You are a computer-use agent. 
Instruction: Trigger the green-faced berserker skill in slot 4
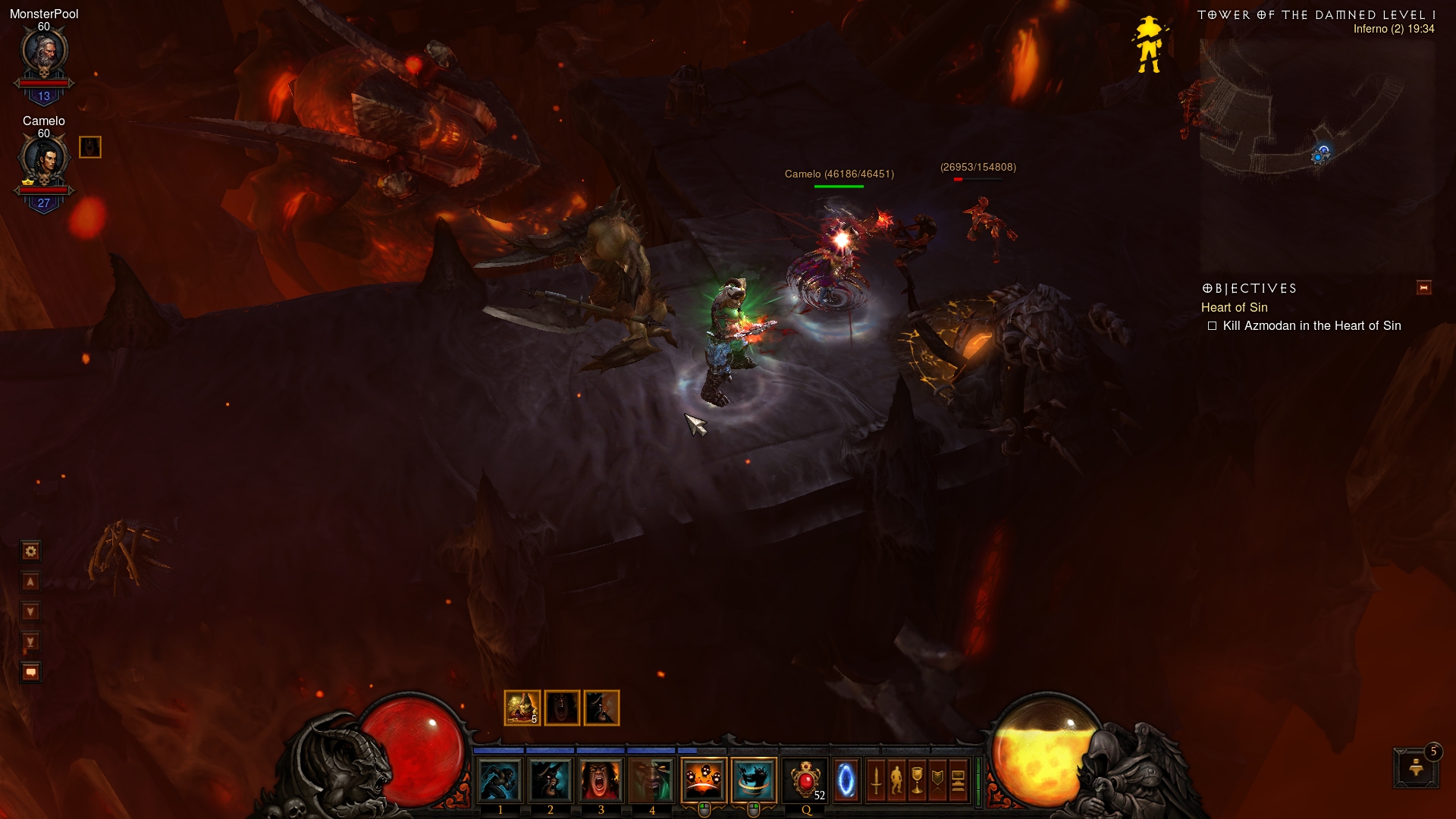pos(651,780)
